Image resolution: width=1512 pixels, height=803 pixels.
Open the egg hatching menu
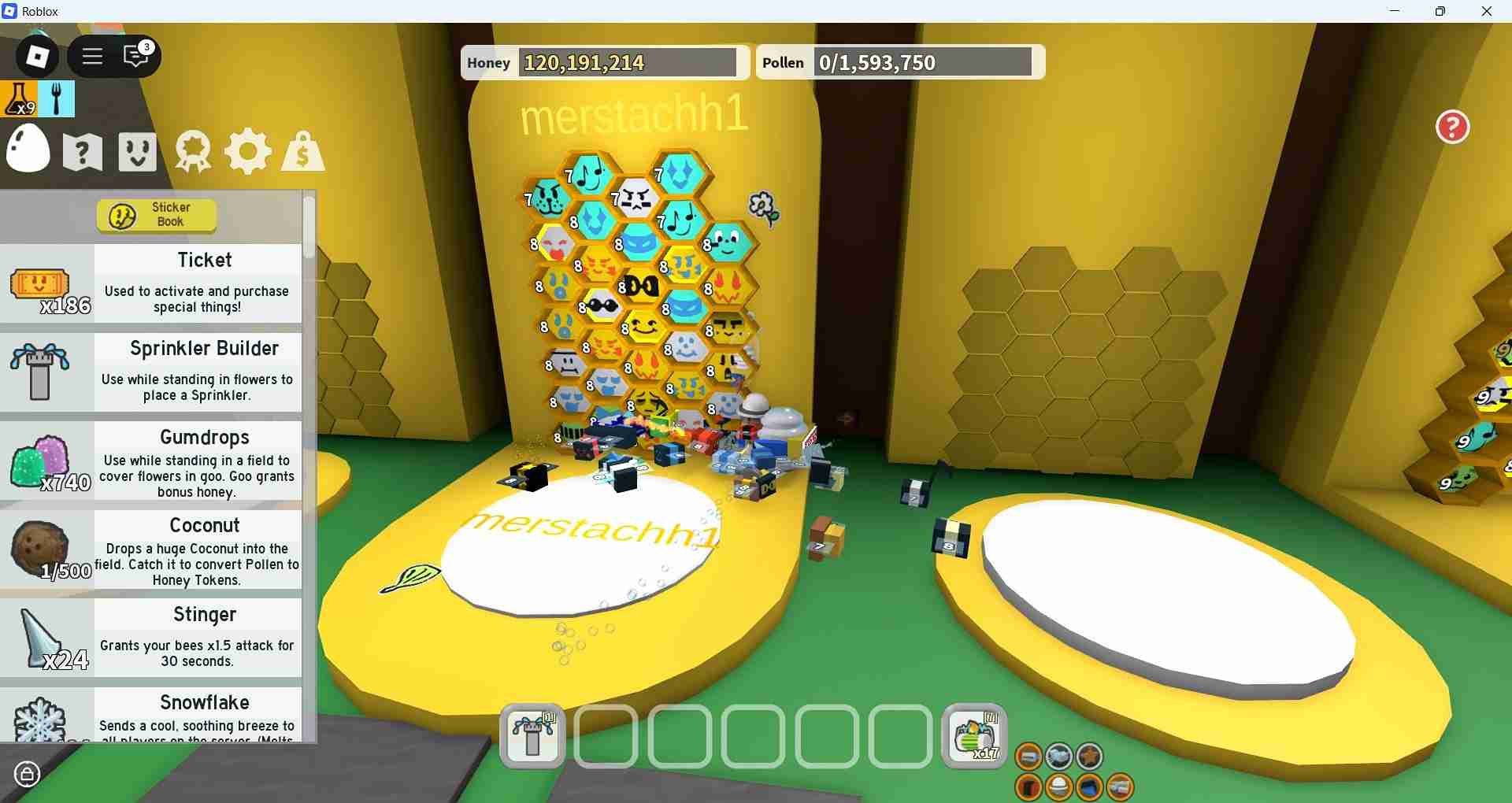(x=28, y=150)
